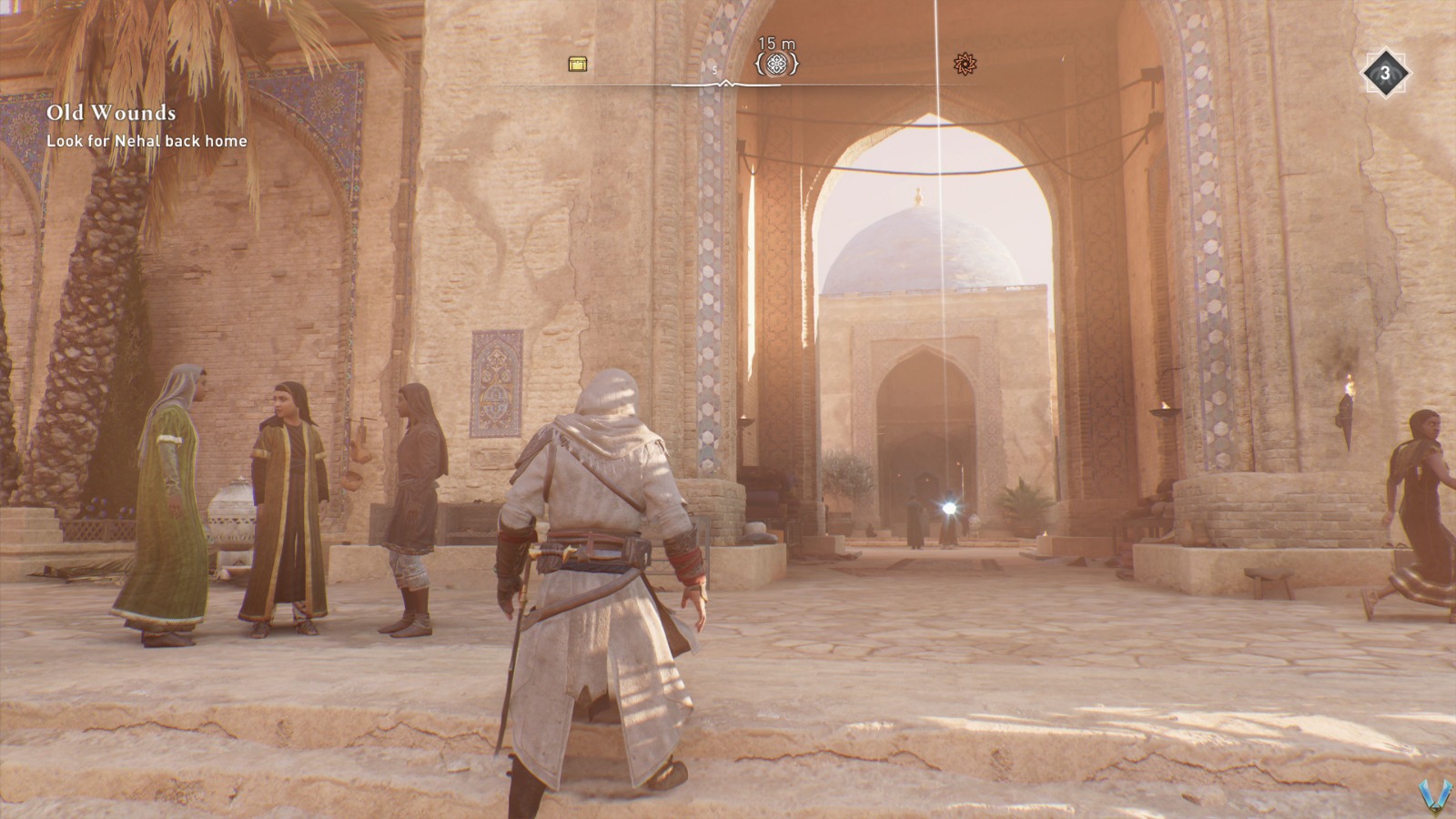This screenshot has width=1456, height=819.
Task: Click the V watermark in the bottom right corner
Action: point(1438,795)
